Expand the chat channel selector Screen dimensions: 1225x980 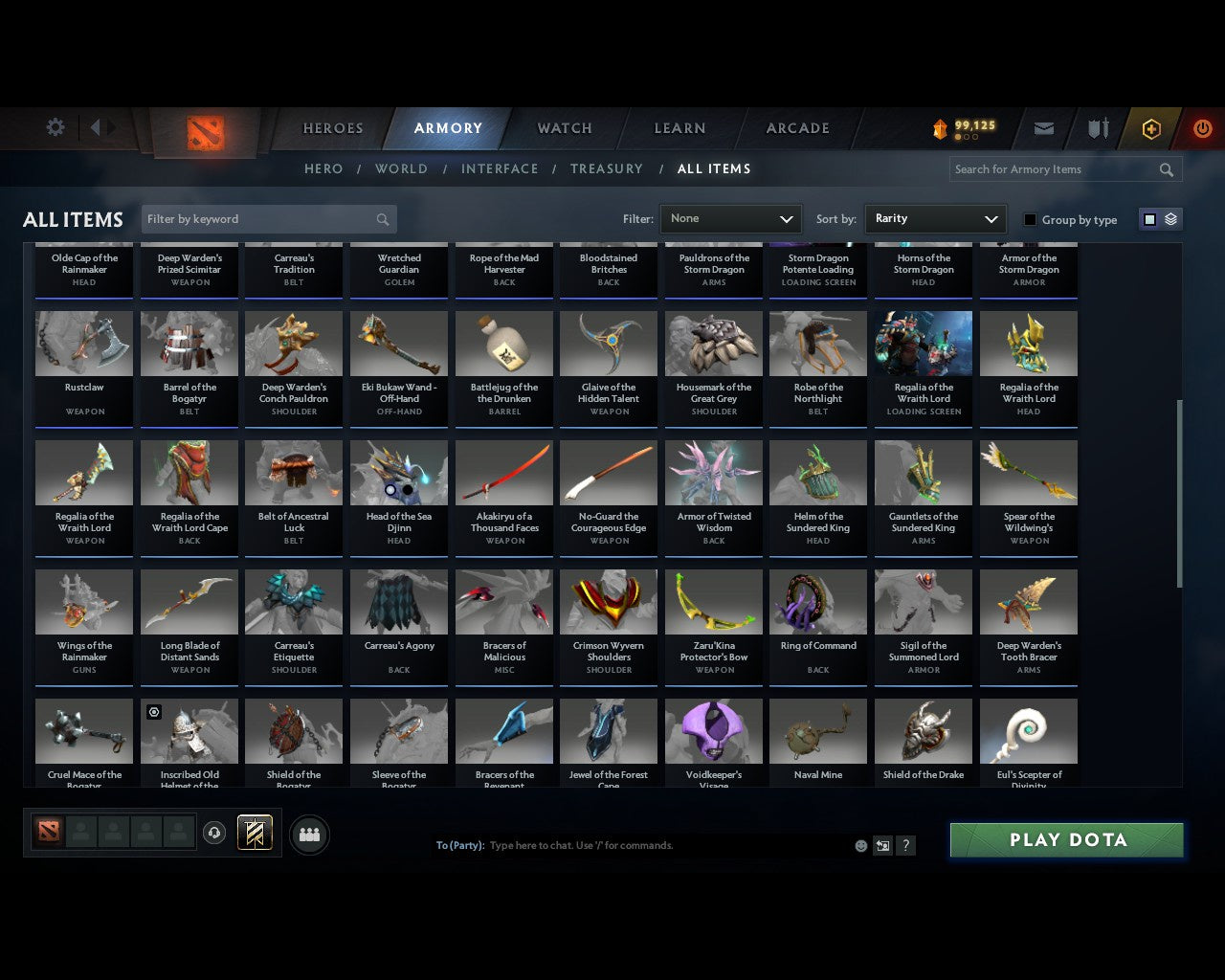coord(881,845)
